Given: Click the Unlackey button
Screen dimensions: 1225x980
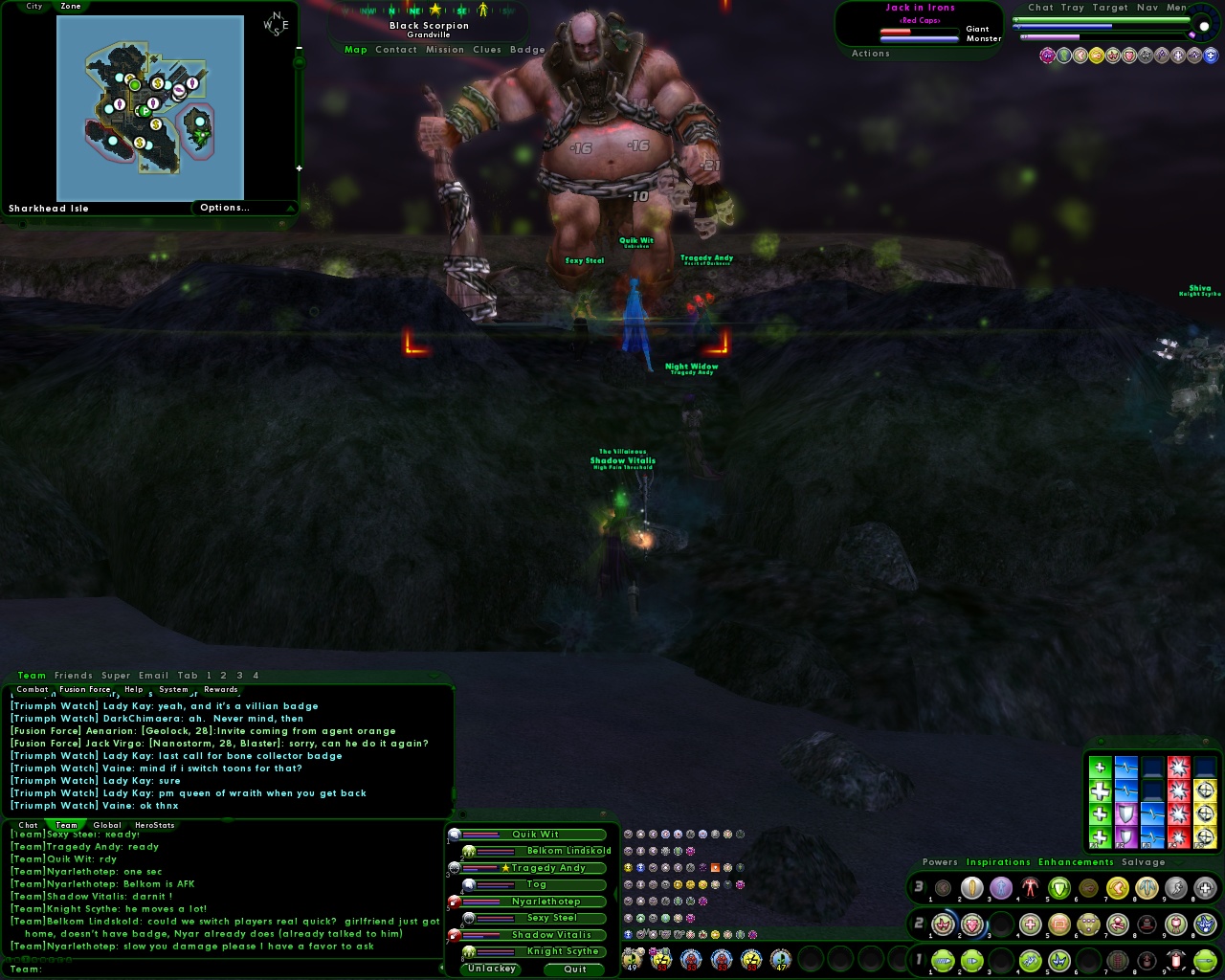Looking at the screenshot, I should (x=492, y=969).
